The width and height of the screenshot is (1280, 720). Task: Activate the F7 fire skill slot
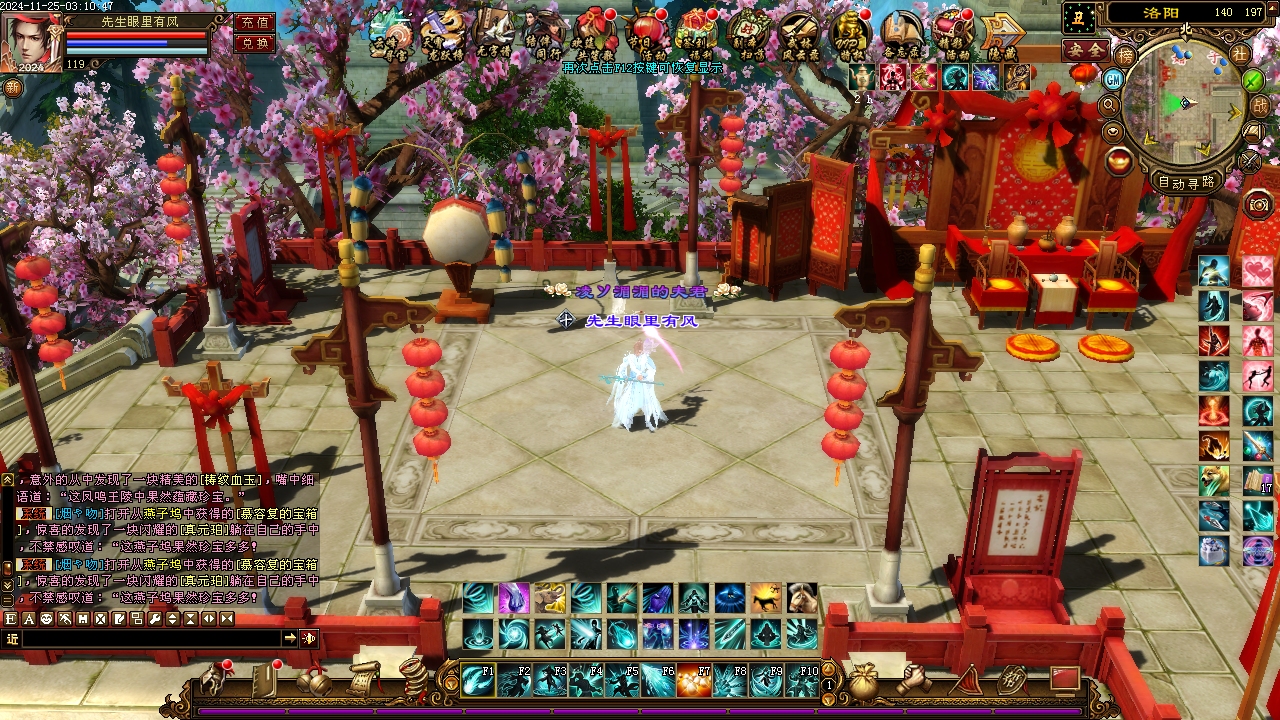click(694, 681)
